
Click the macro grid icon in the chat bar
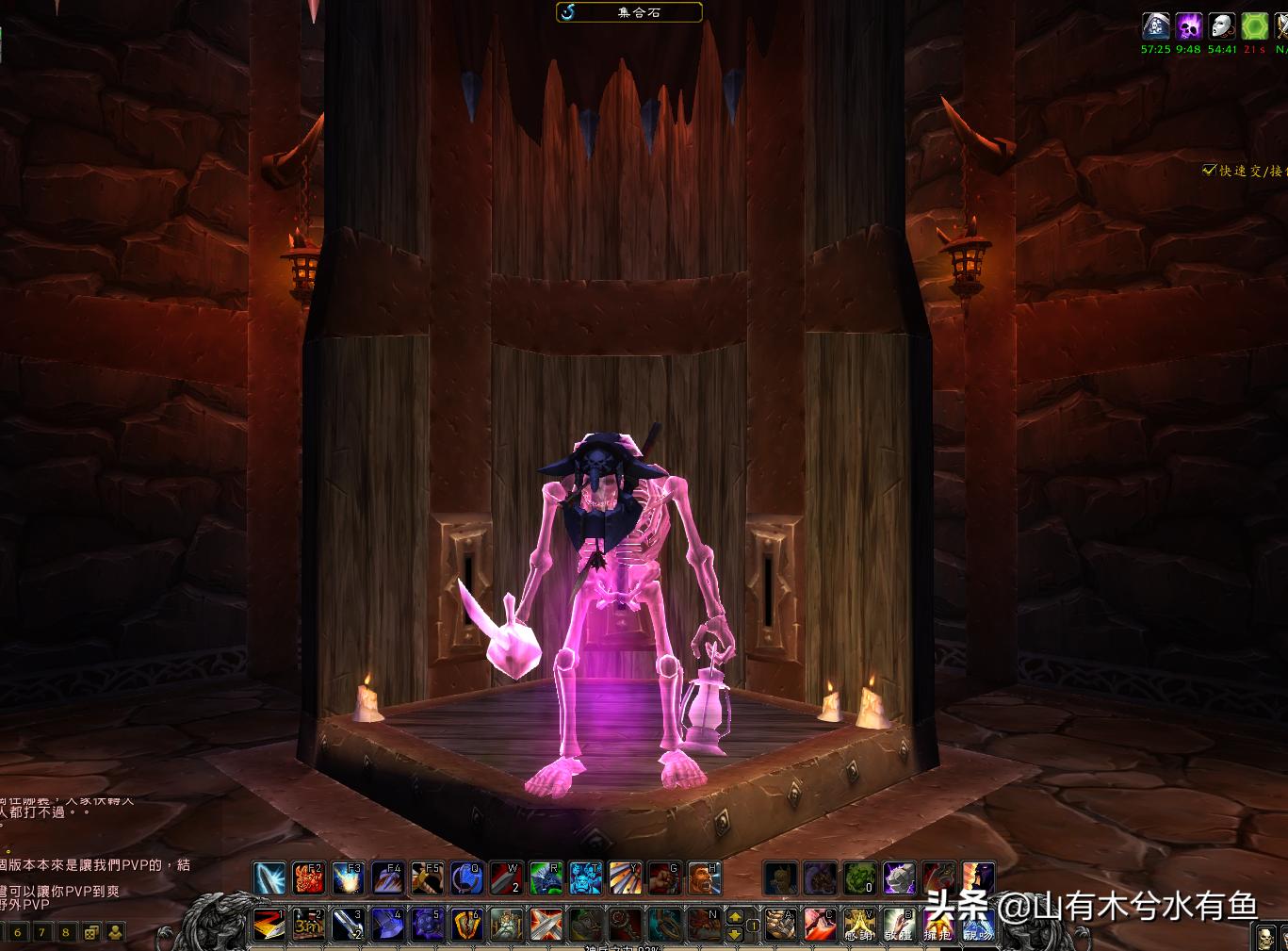click(90, 932)
